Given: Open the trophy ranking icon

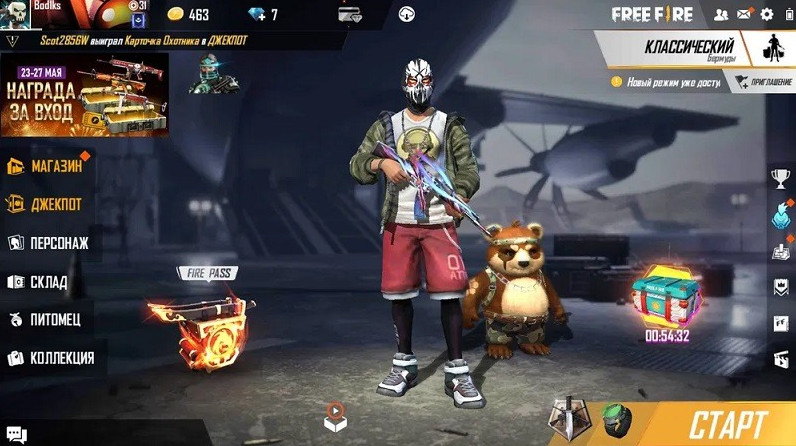Looking at the screenshot, I should (x=780, y=179).
